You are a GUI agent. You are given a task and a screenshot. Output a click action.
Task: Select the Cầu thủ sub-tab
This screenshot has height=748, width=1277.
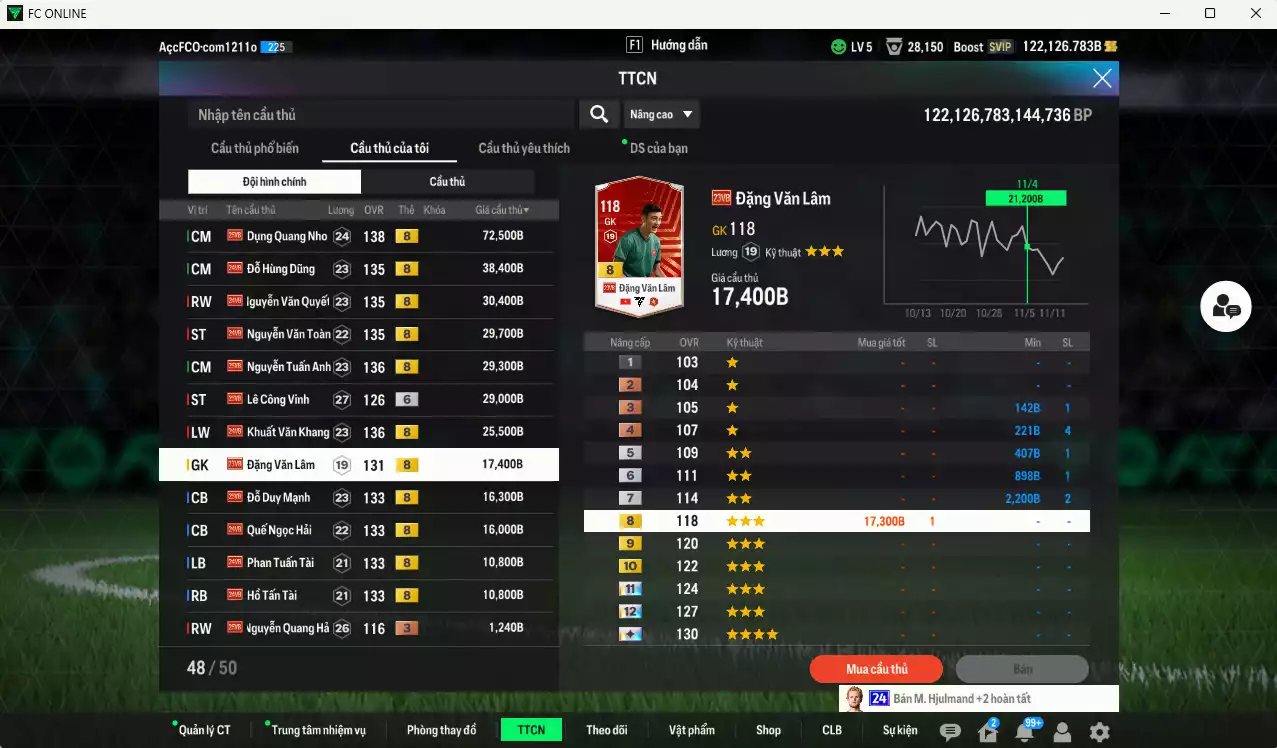tap(447, 181)
